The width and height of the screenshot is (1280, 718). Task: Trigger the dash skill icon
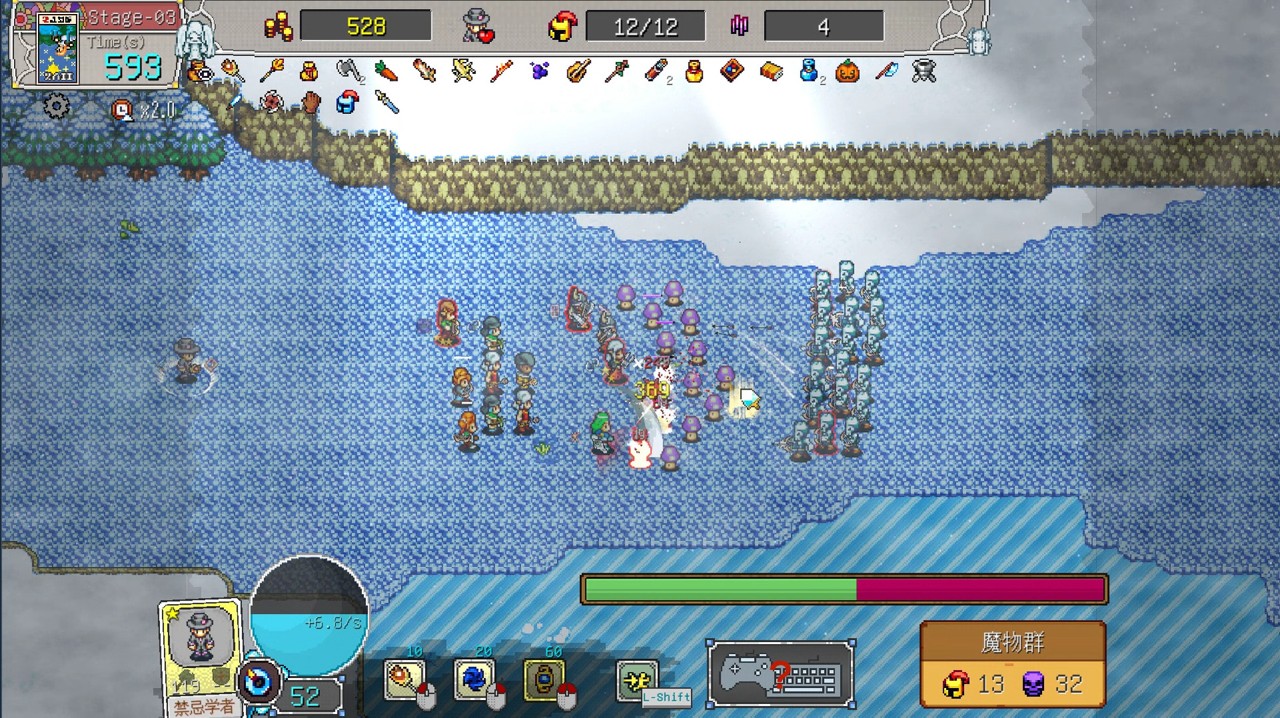coord(636,681)
